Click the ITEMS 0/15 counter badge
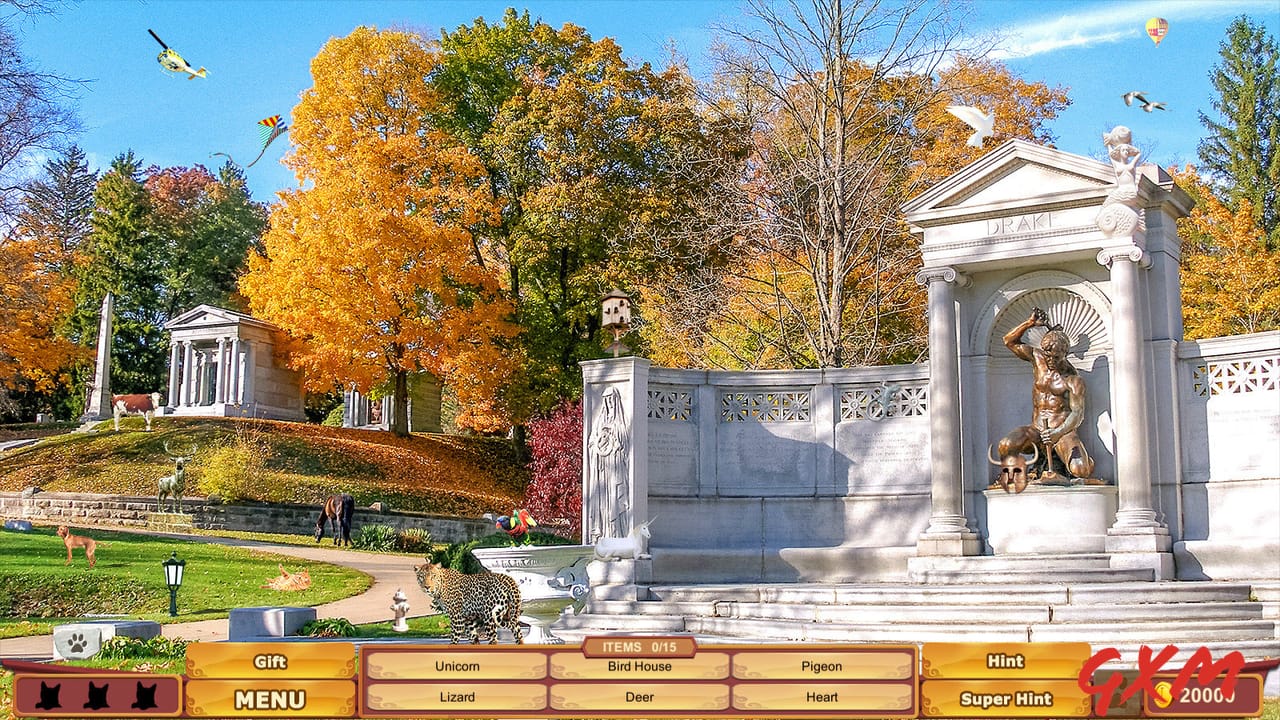The height and width of the screenshot is (720, 1280). pos(639,648)
